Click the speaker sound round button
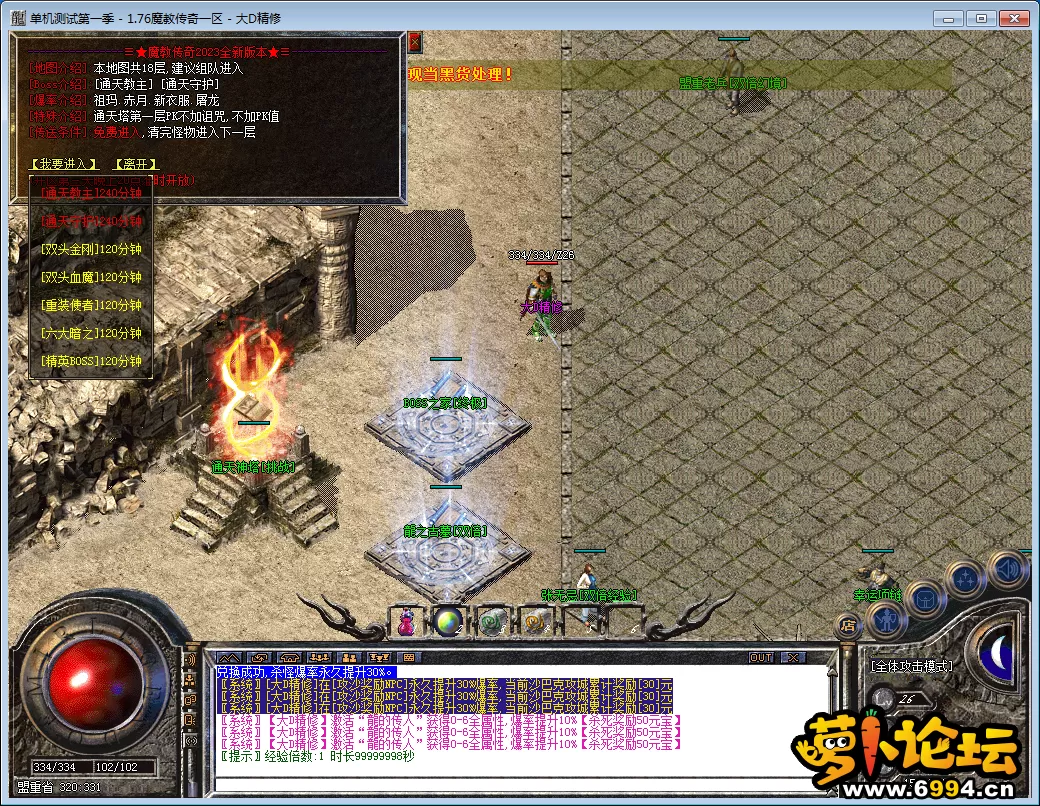 (x=1005, y=570)
